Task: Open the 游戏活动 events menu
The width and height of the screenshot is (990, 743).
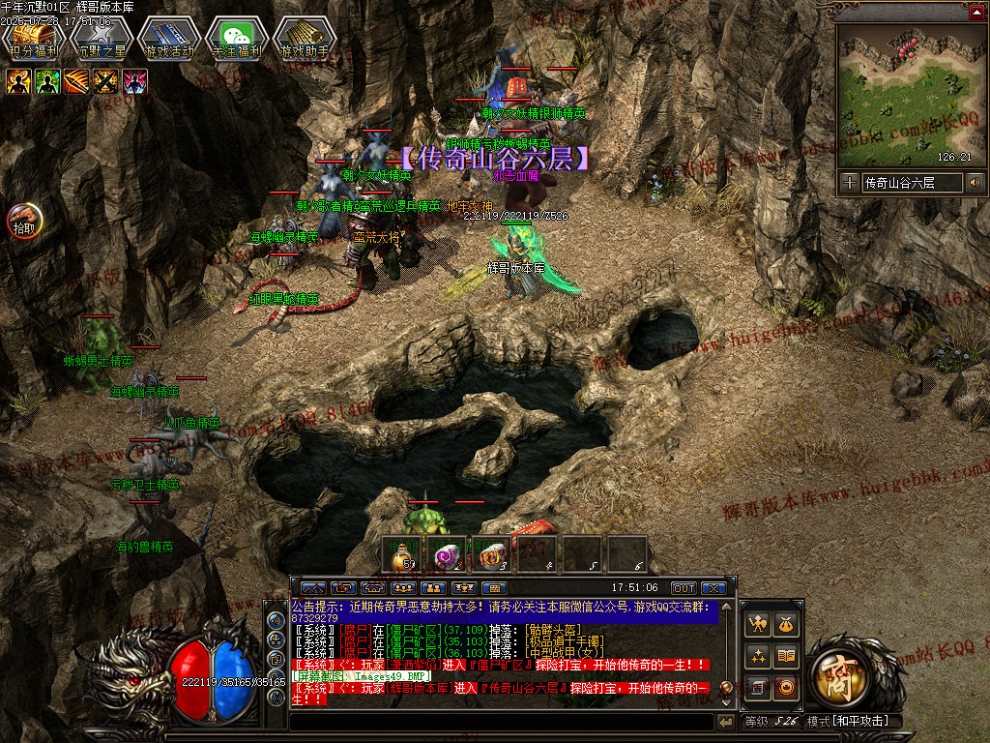Action: 168,39
